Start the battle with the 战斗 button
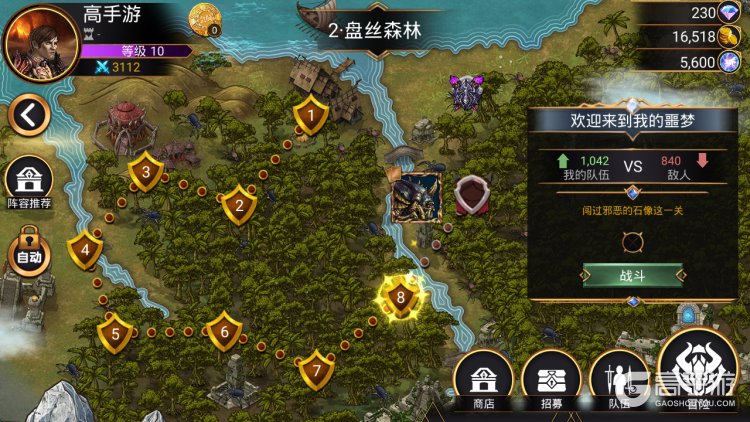This screenshot has height=422, width=750. (x=632, y=275)
